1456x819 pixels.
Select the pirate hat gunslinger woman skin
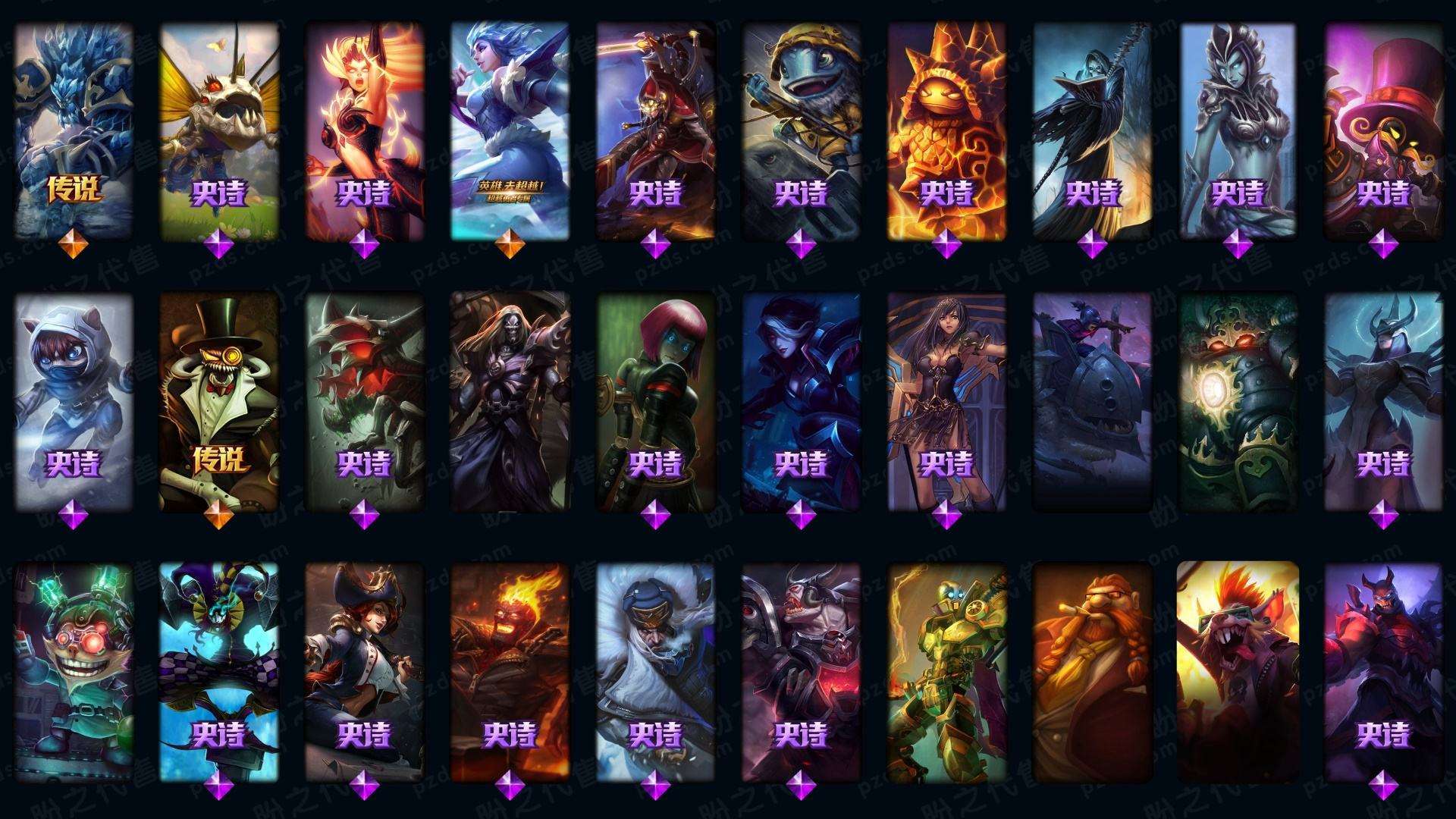(x=365, y=672)
